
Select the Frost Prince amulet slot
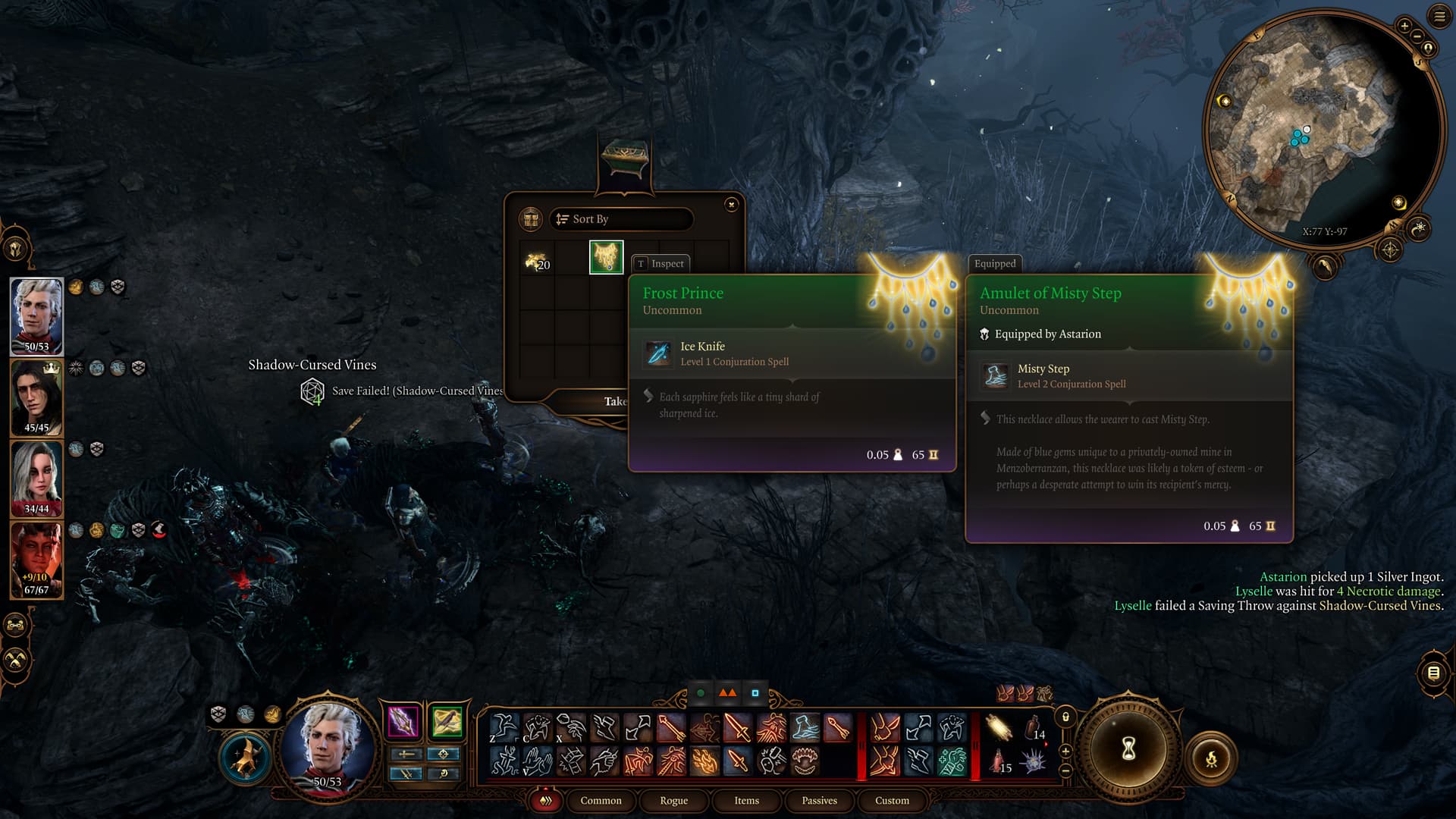click(x=606, y=258)
